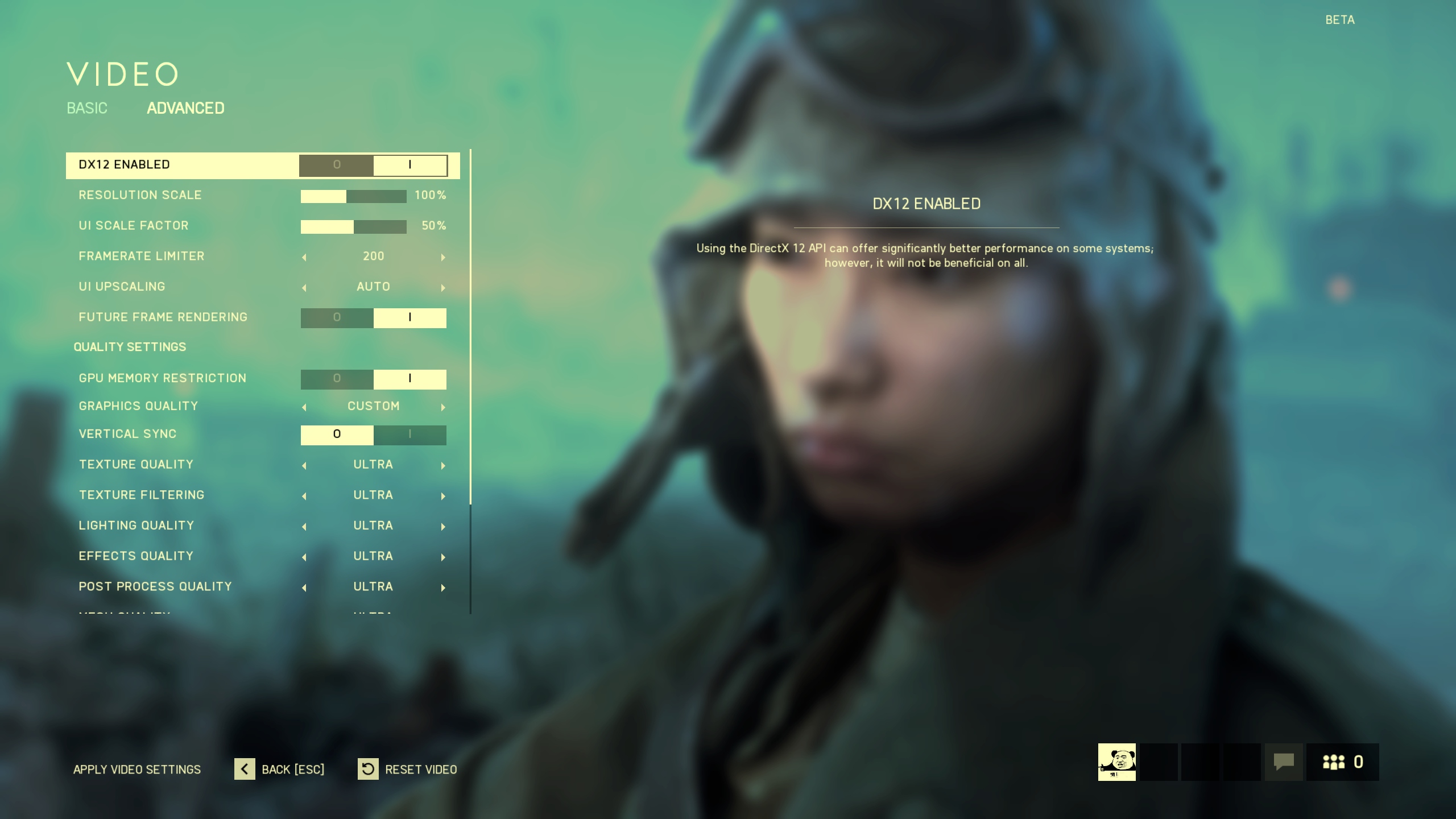Toggle GPU Memory Restriction switch
Image resolution: width=1456 pixels, height=819 pixels.
373,379
